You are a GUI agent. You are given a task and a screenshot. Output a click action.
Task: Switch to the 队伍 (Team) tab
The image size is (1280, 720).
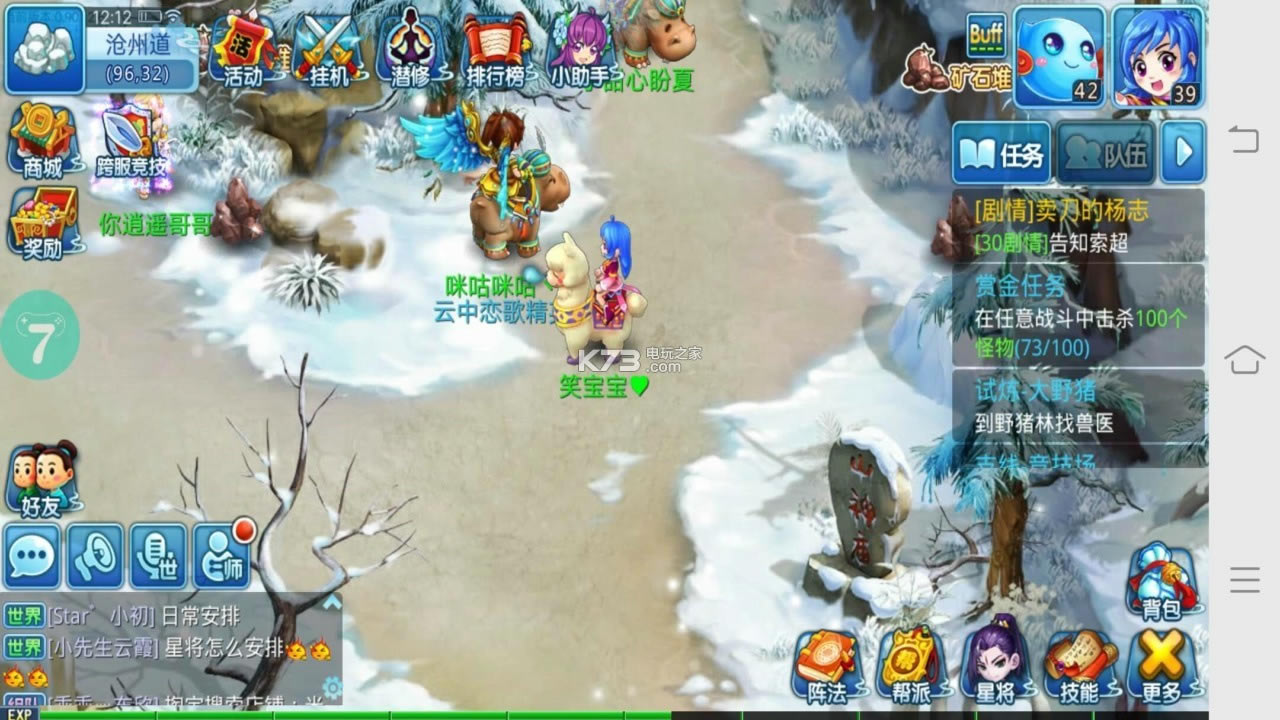tap(1102, 152)
